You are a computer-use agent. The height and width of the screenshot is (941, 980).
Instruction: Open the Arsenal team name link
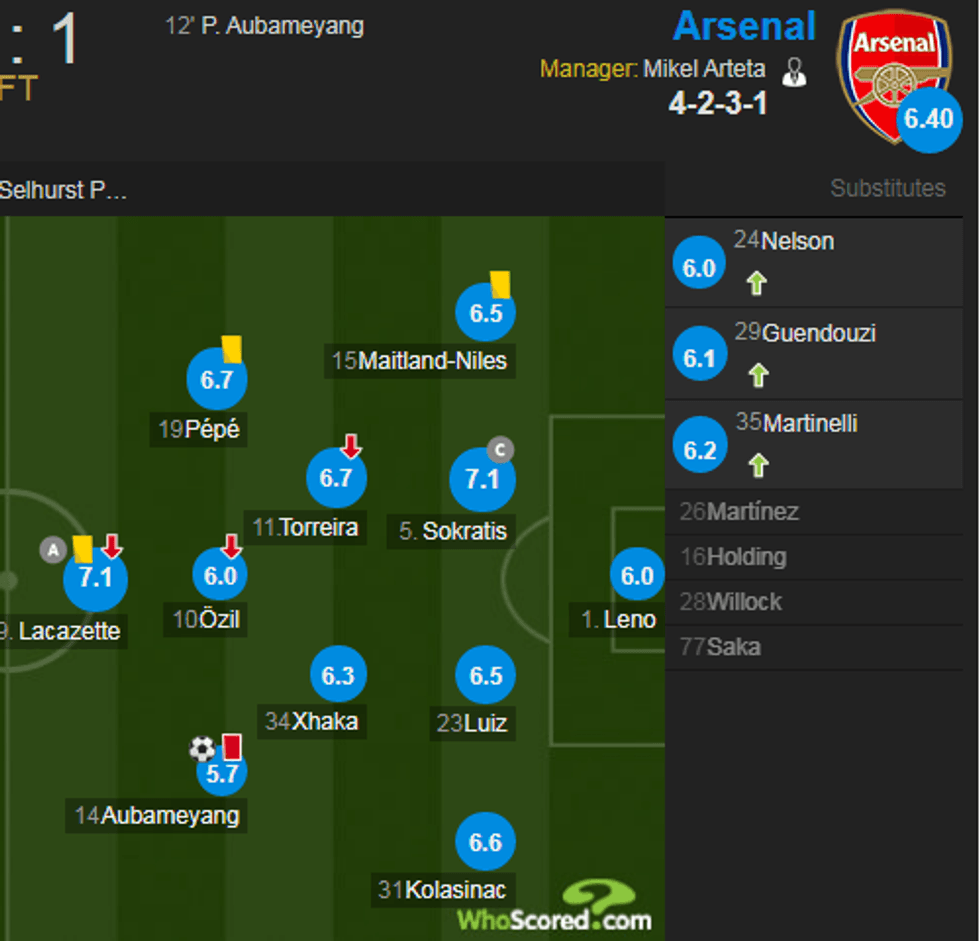[x=744, y=27]
